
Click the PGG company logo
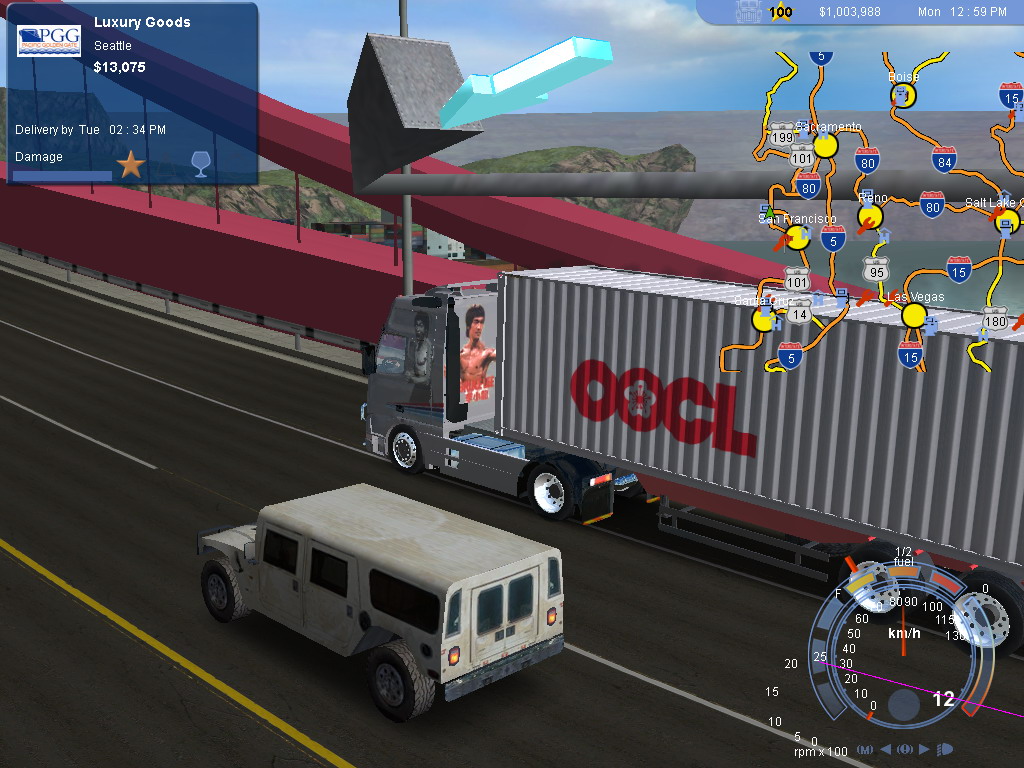click(49, 41)
